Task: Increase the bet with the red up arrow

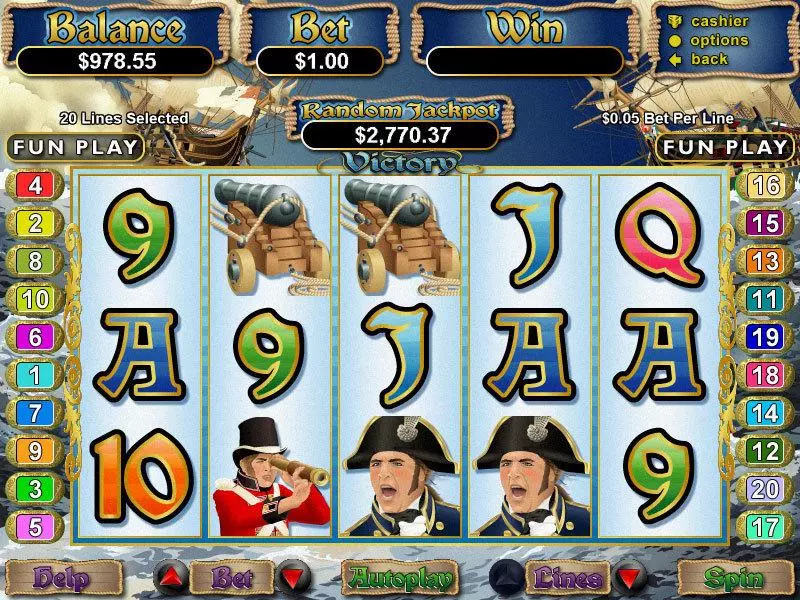Action: click(x=170, y=578)
